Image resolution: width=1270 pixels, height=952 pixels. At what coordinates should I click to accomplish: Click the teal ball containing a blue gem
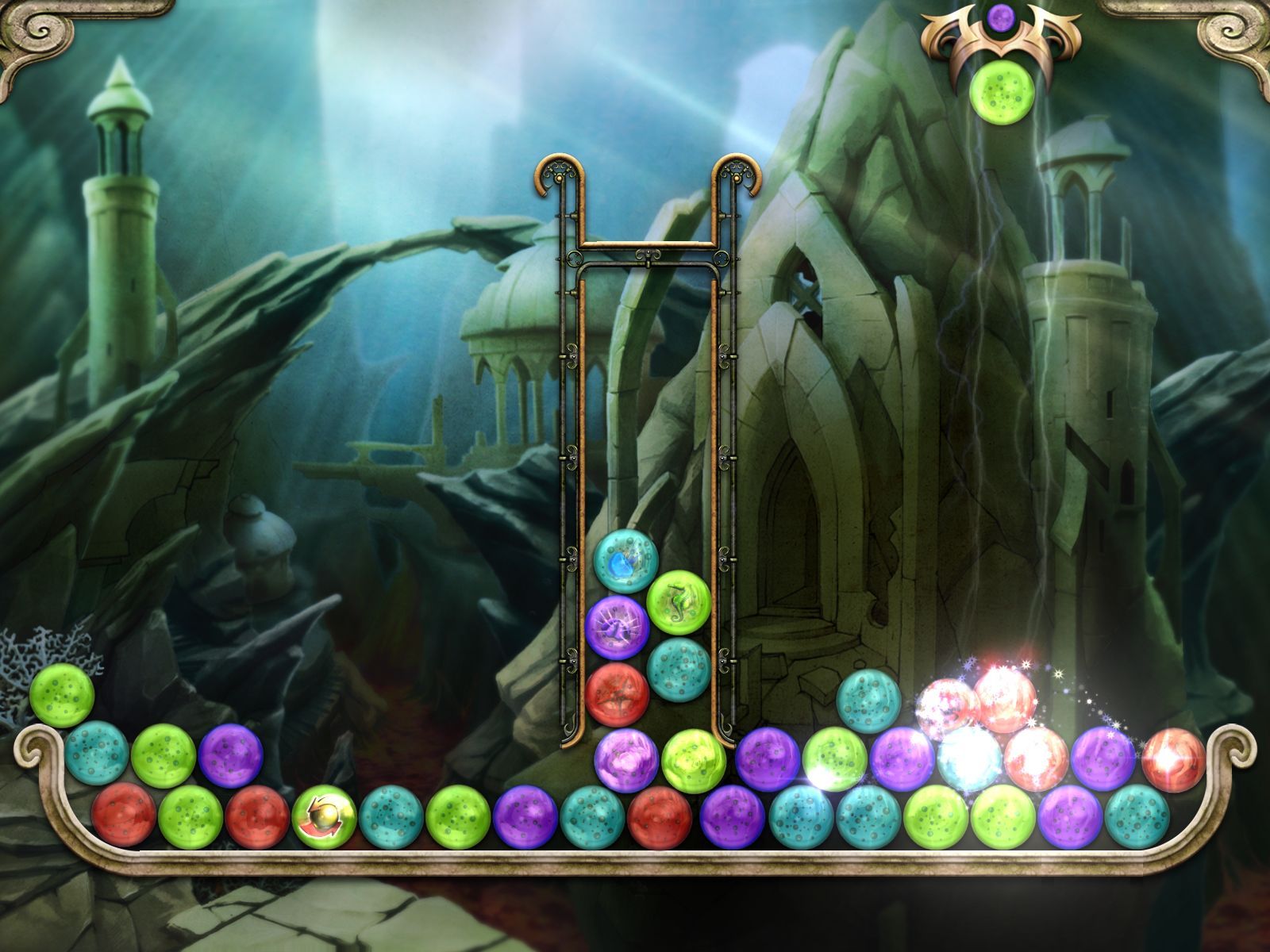625,561
